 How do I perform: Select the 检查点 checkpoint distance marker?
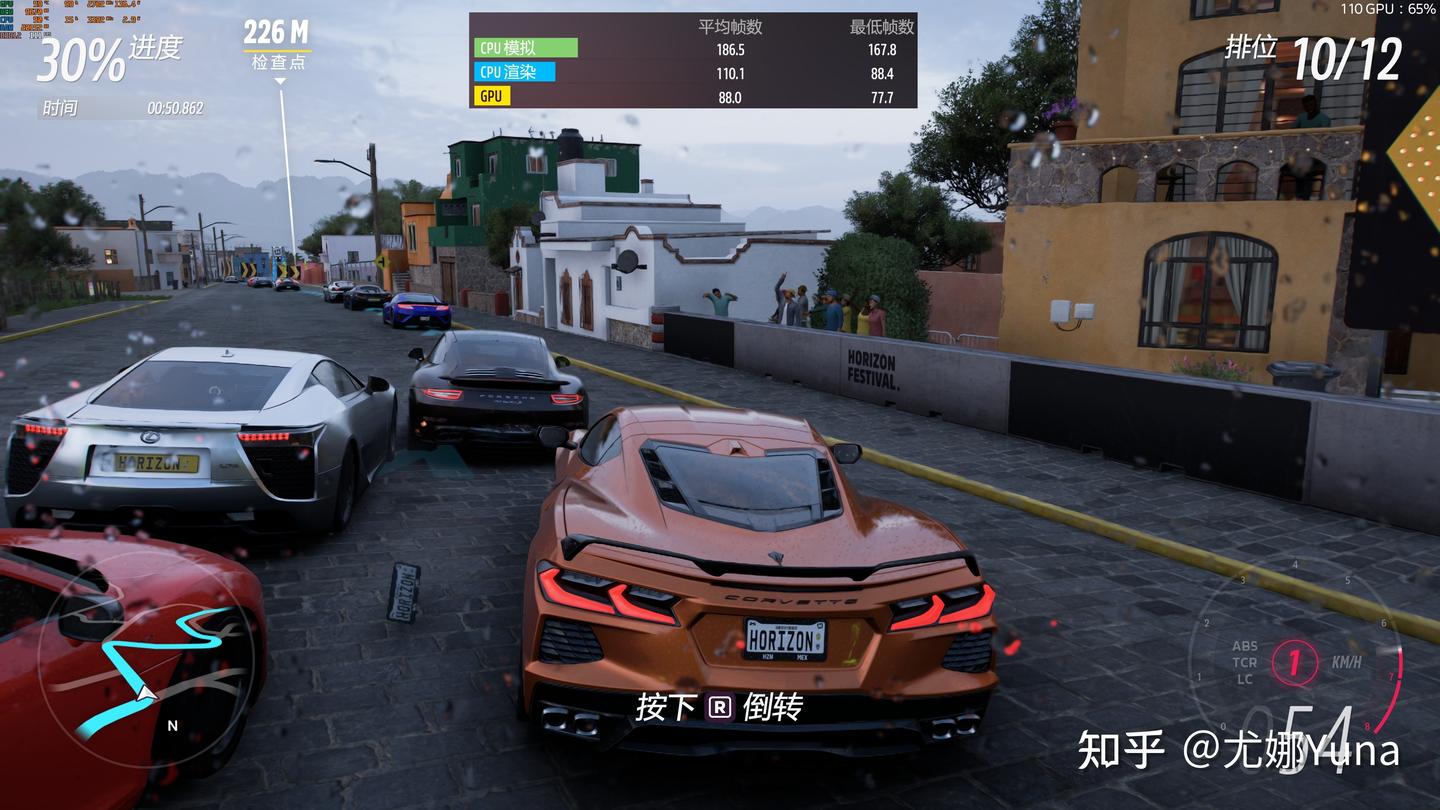277,45
